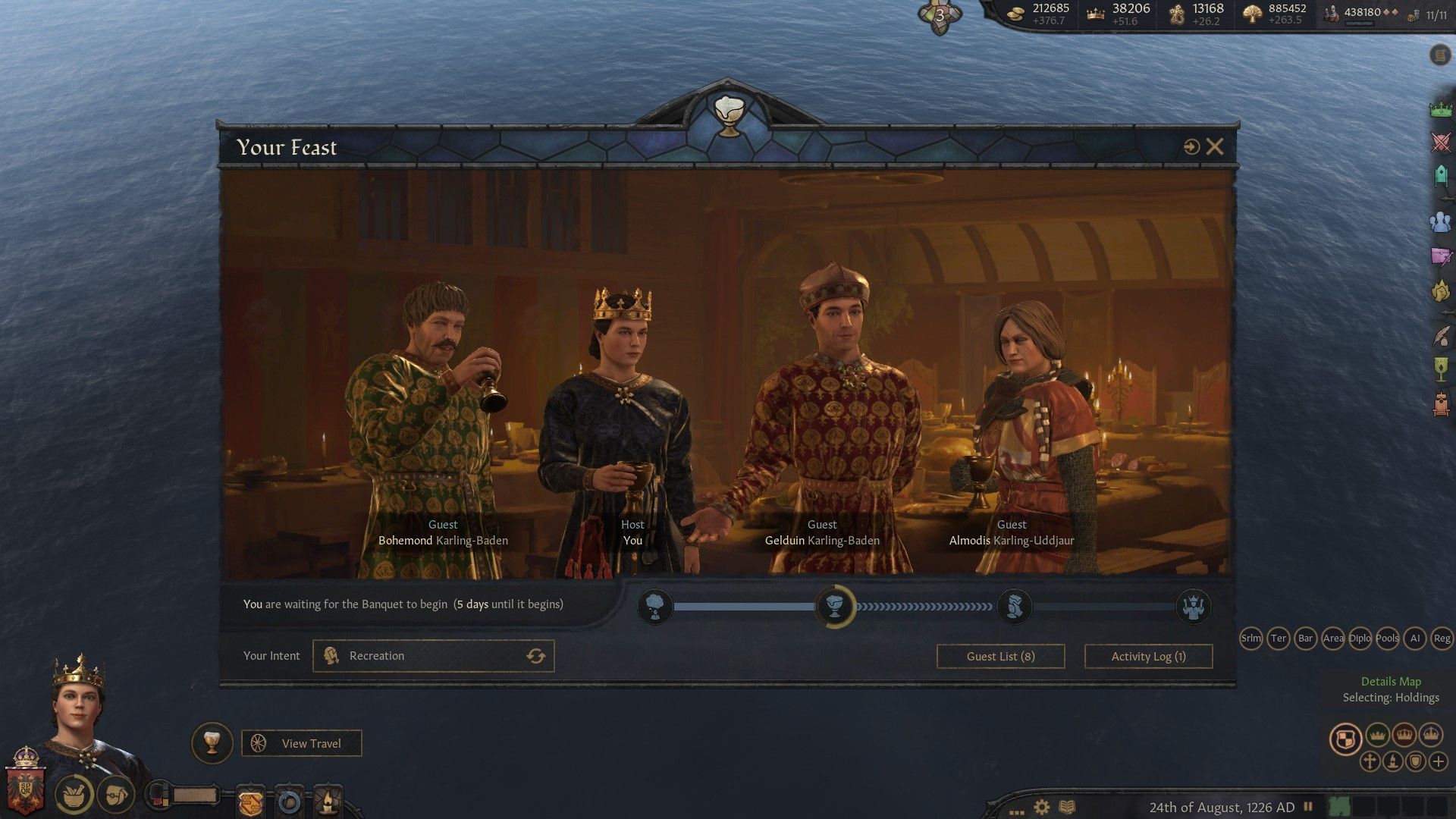Select the Ter map mode tab
This screenshot has height=819, width=1456.
pyautogui.click(x=1279, y=639)
